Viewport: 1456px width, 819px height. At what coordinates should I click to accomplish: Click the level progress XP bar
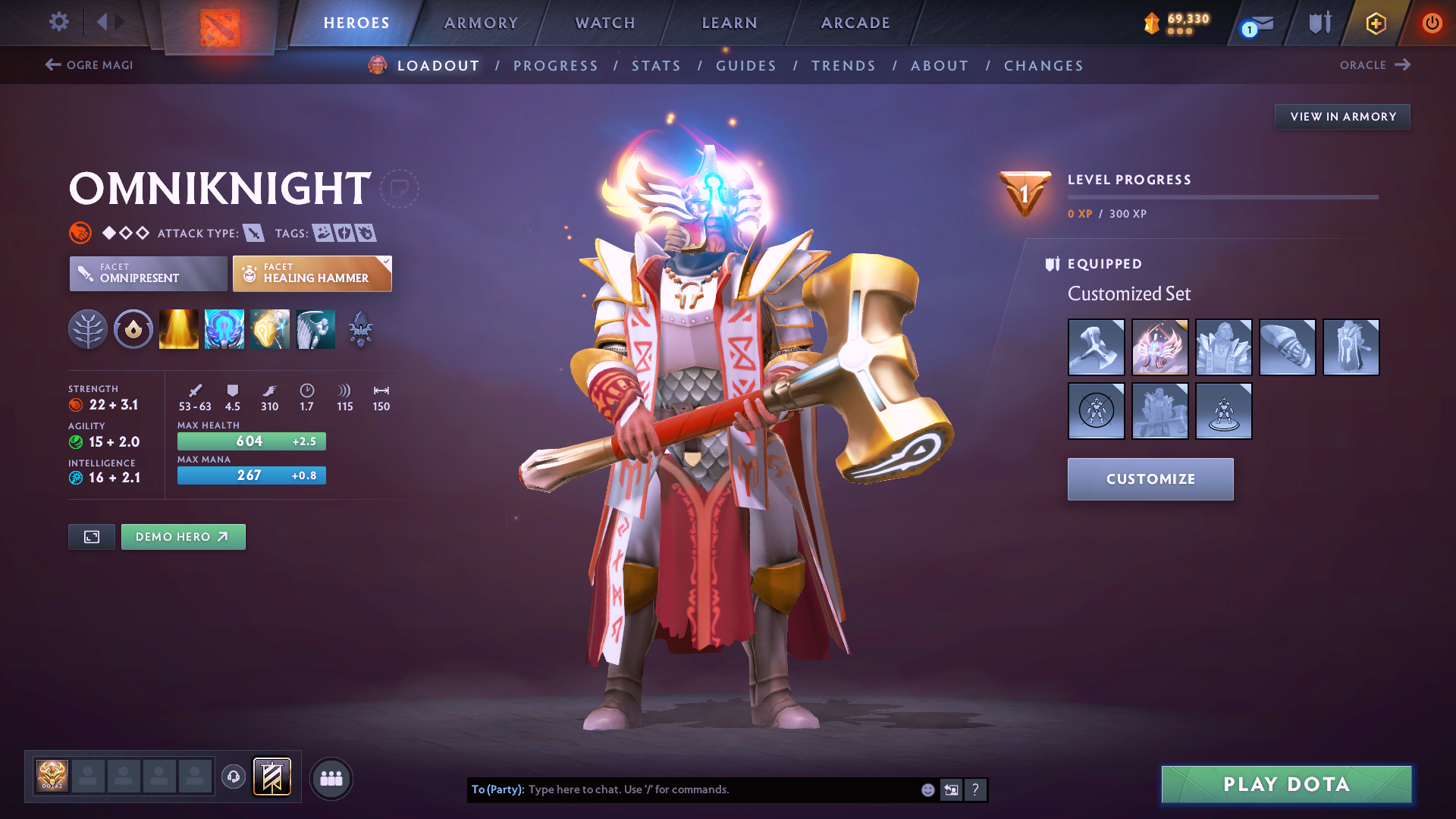pyautogui.click(x=1222, y=197)
